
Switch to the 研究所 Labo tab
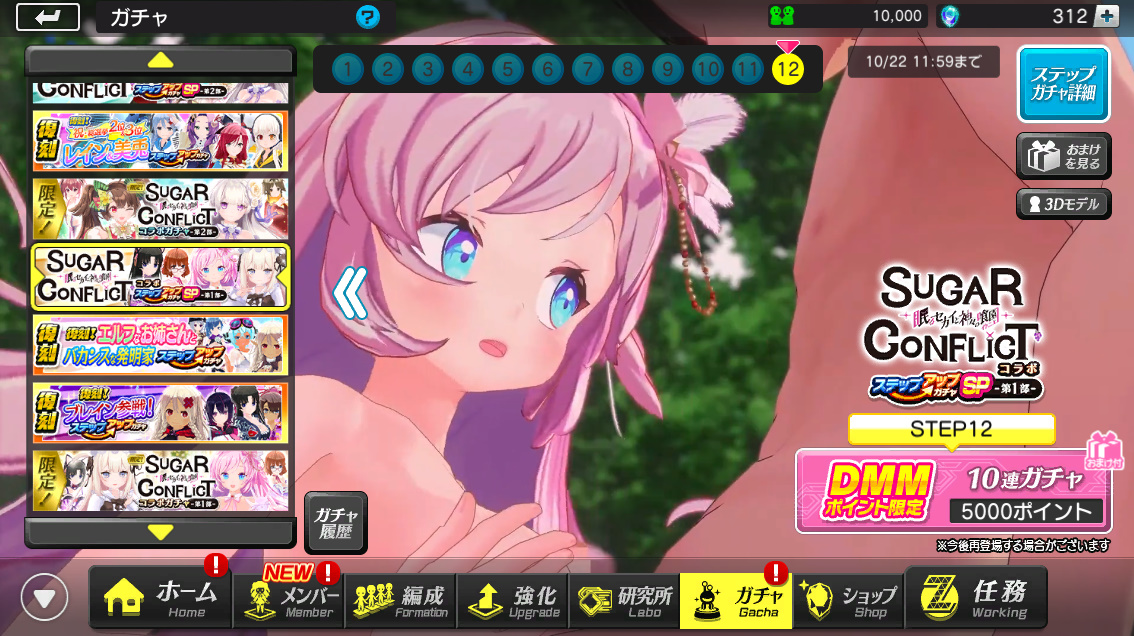pyautogui.click(x=624, y=600)
